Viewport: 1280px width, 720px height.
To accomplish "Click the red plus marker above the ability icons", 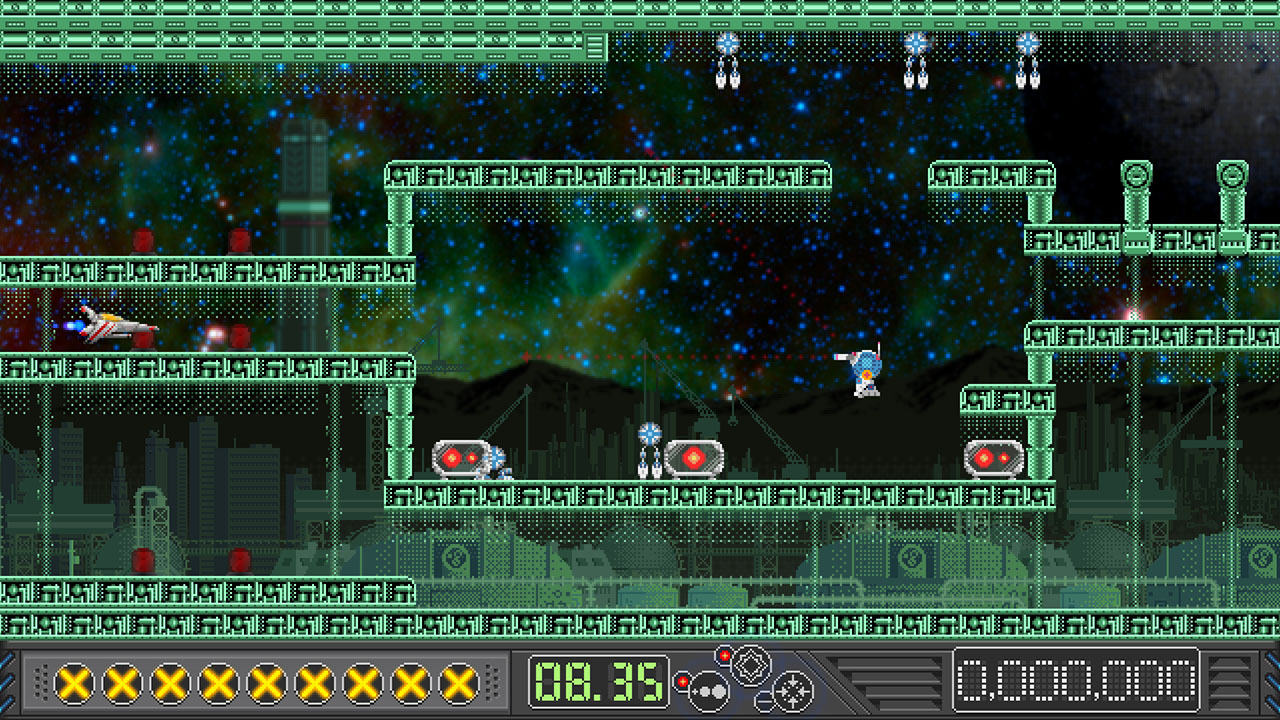I will (x=724, y=654).
